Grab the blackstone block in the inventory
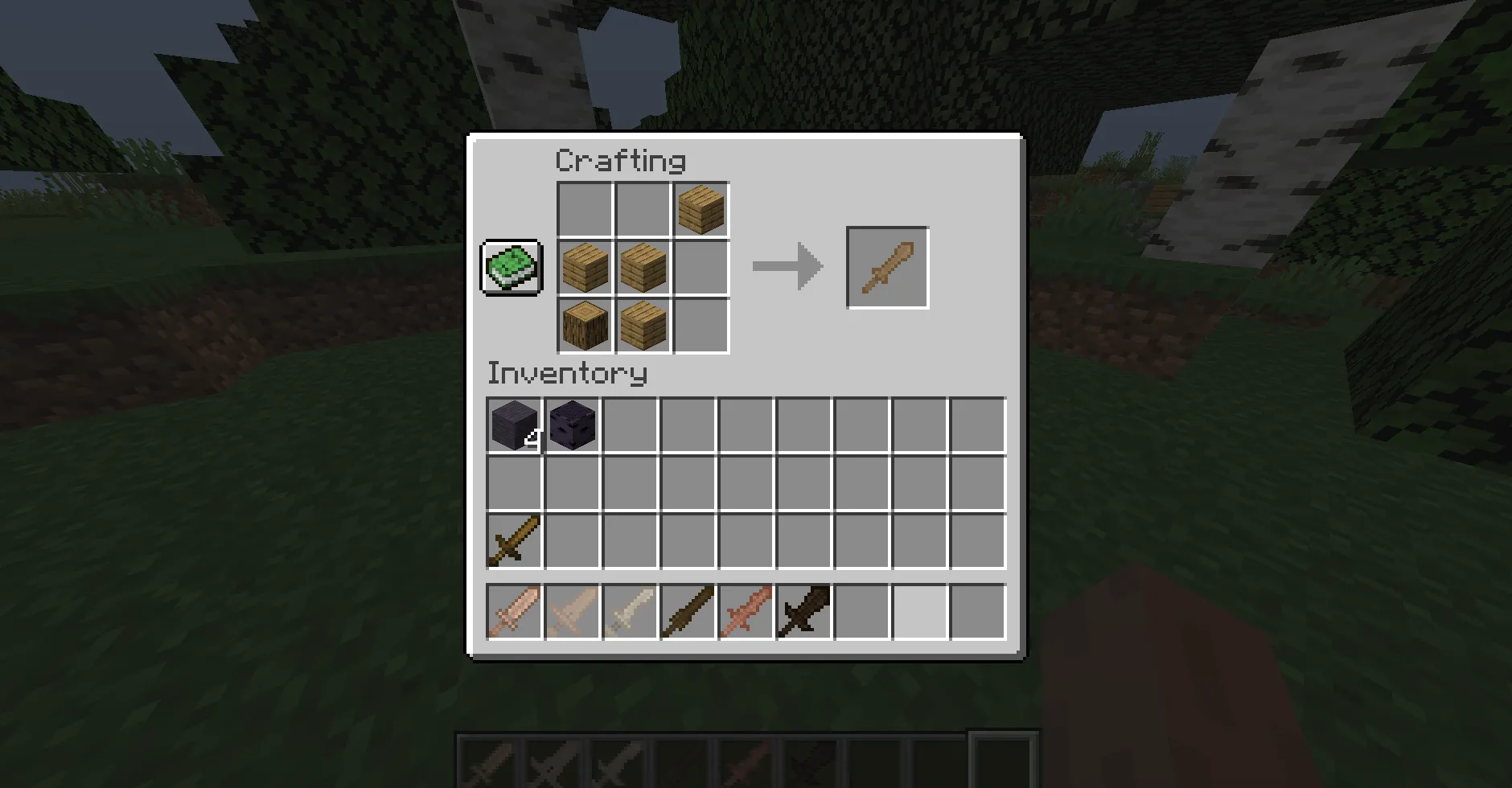The width and height of the screenshot is (1512, 788). click(573, 425)
